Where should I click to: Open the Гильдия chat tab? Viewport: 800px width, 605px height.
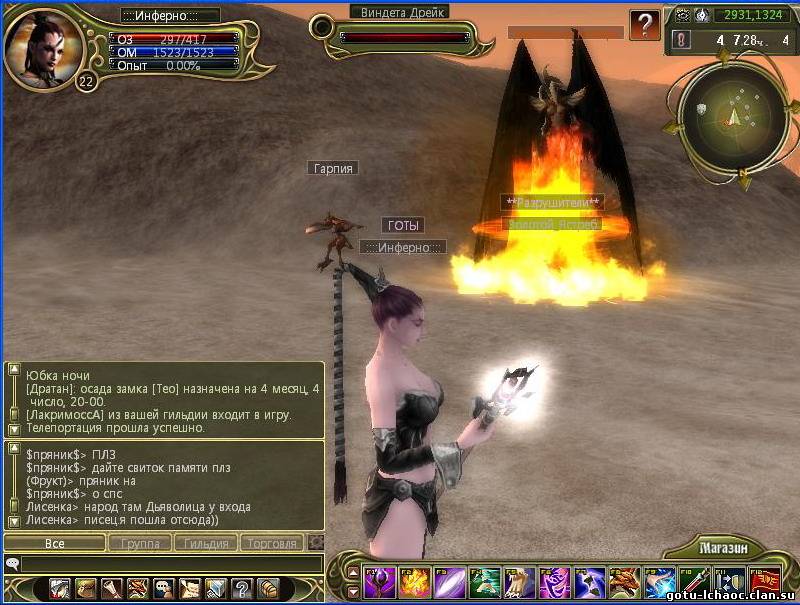click(206, 543)
